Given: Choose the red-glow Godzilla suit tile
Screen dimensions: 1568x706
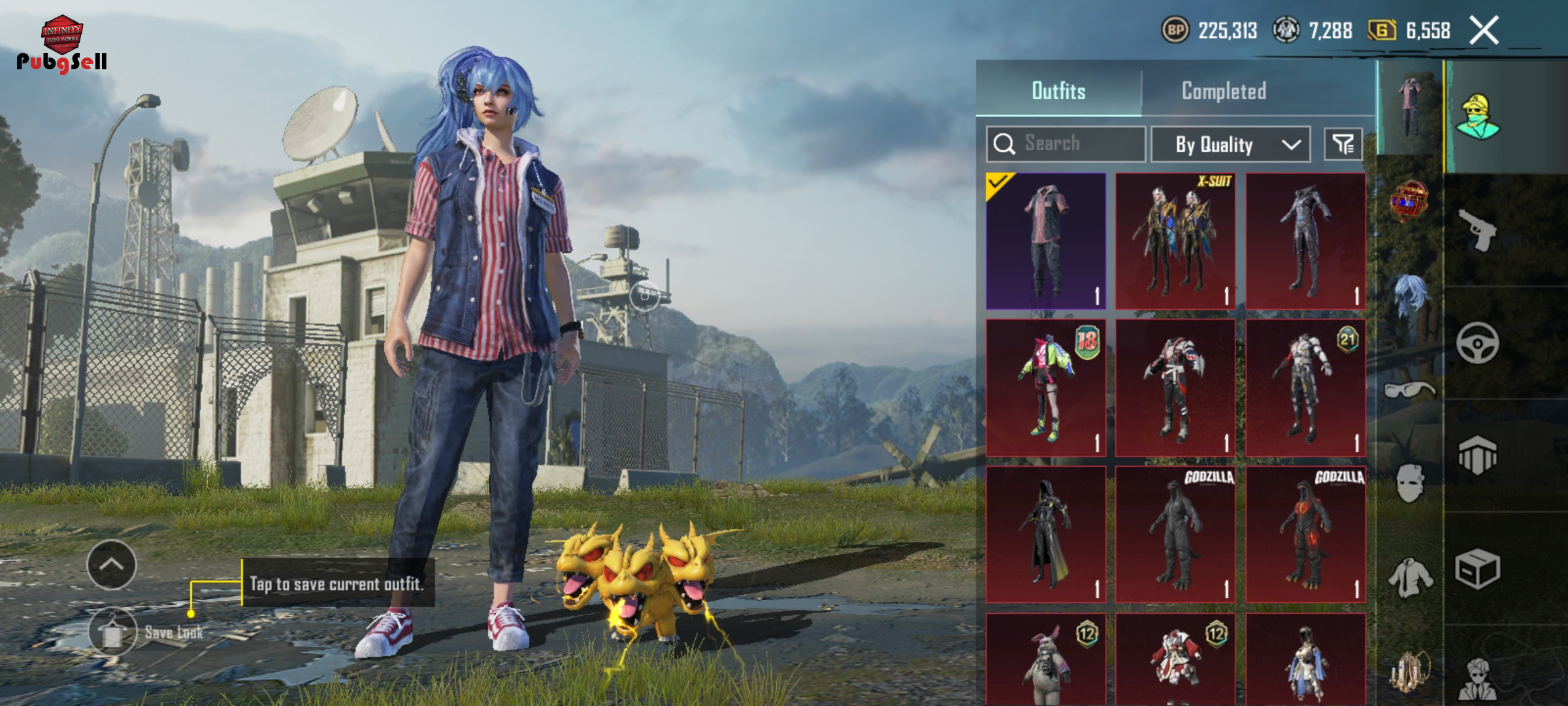Looking at the screenshot, I should coord(1305,535).
